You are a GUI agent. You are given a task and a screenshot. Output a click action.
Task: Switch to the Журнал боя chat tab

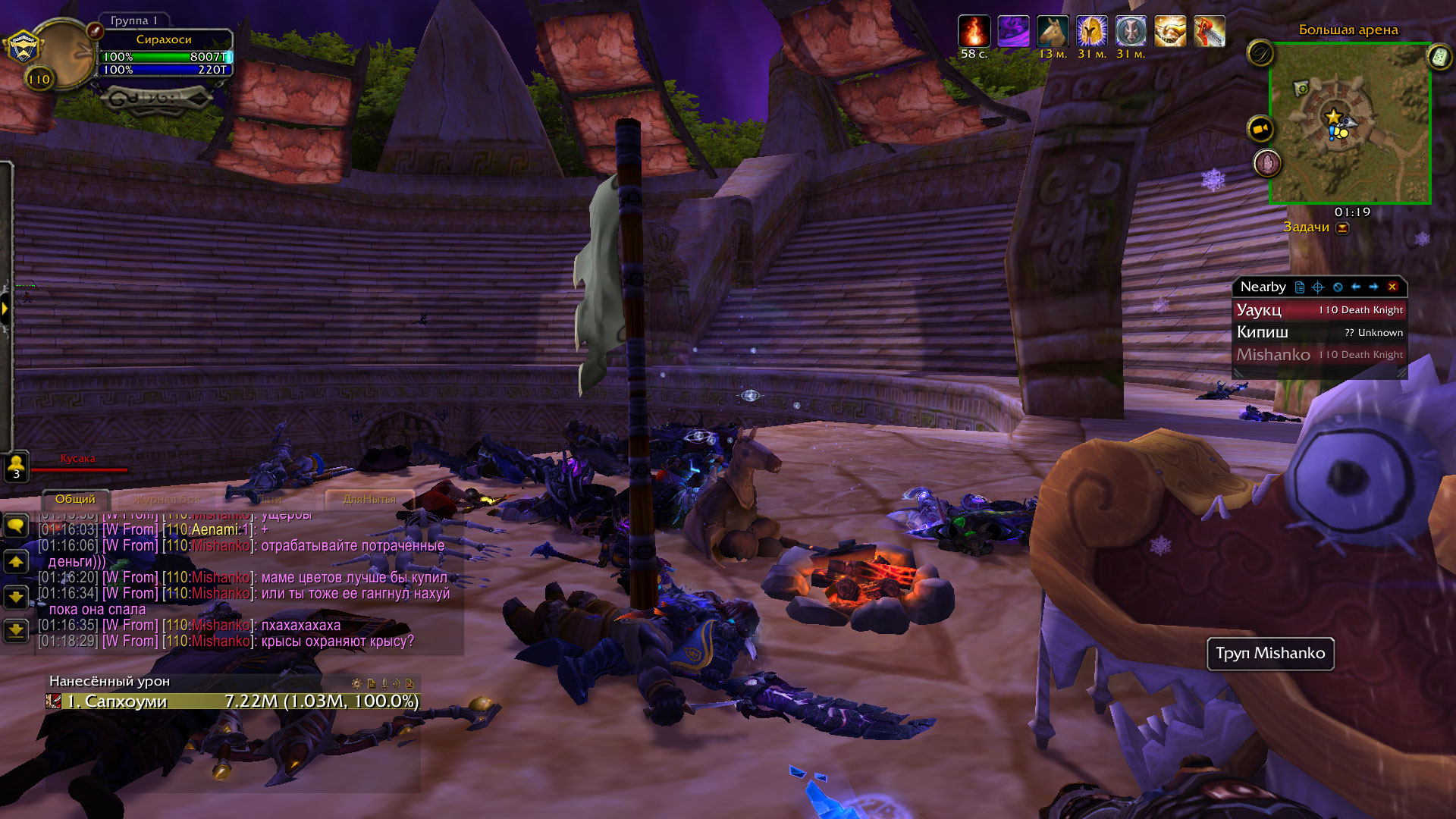168,500
